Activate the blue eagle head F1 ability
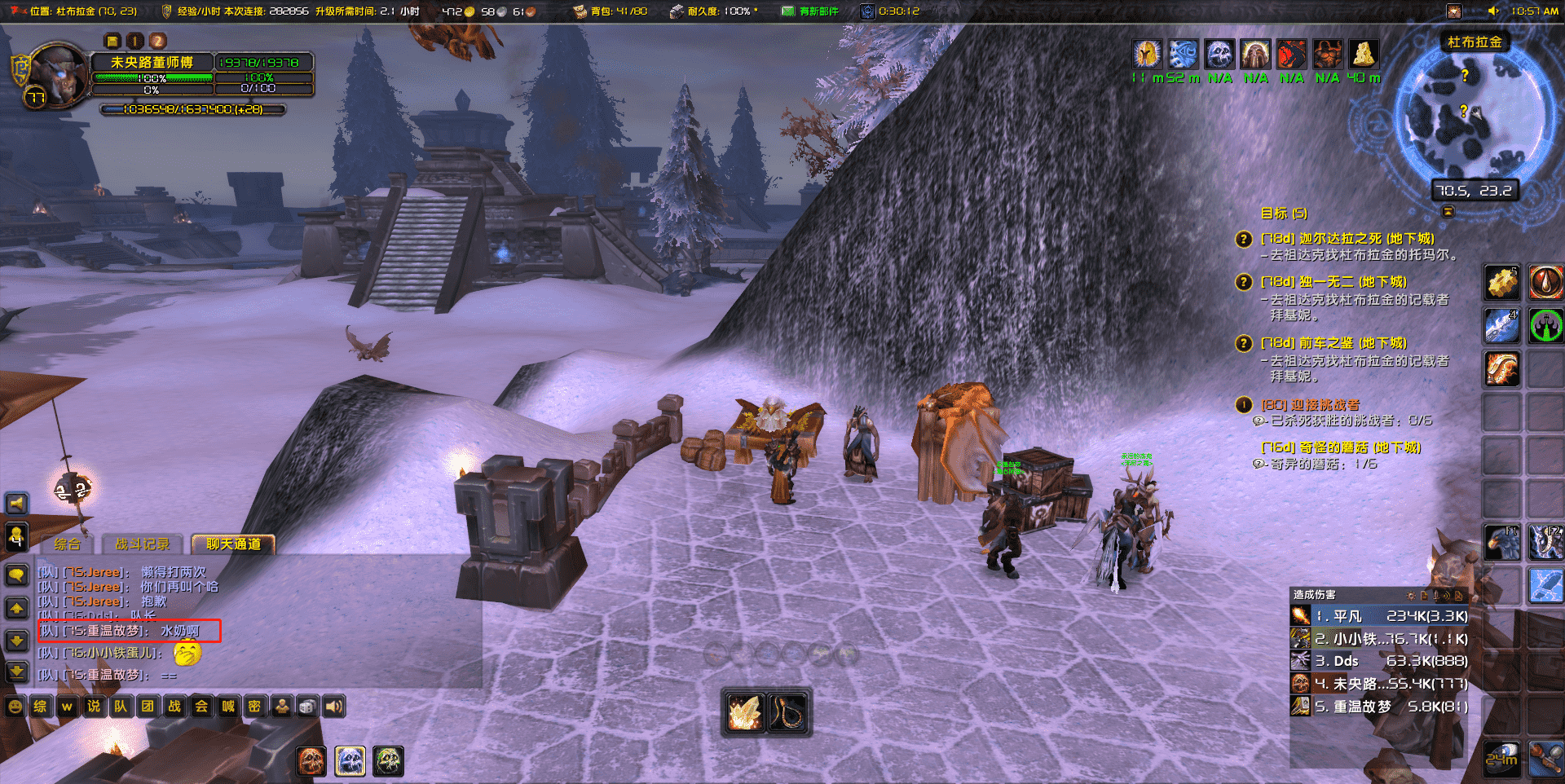Viewport: 1565px width, 784px height. [1501, 543]
